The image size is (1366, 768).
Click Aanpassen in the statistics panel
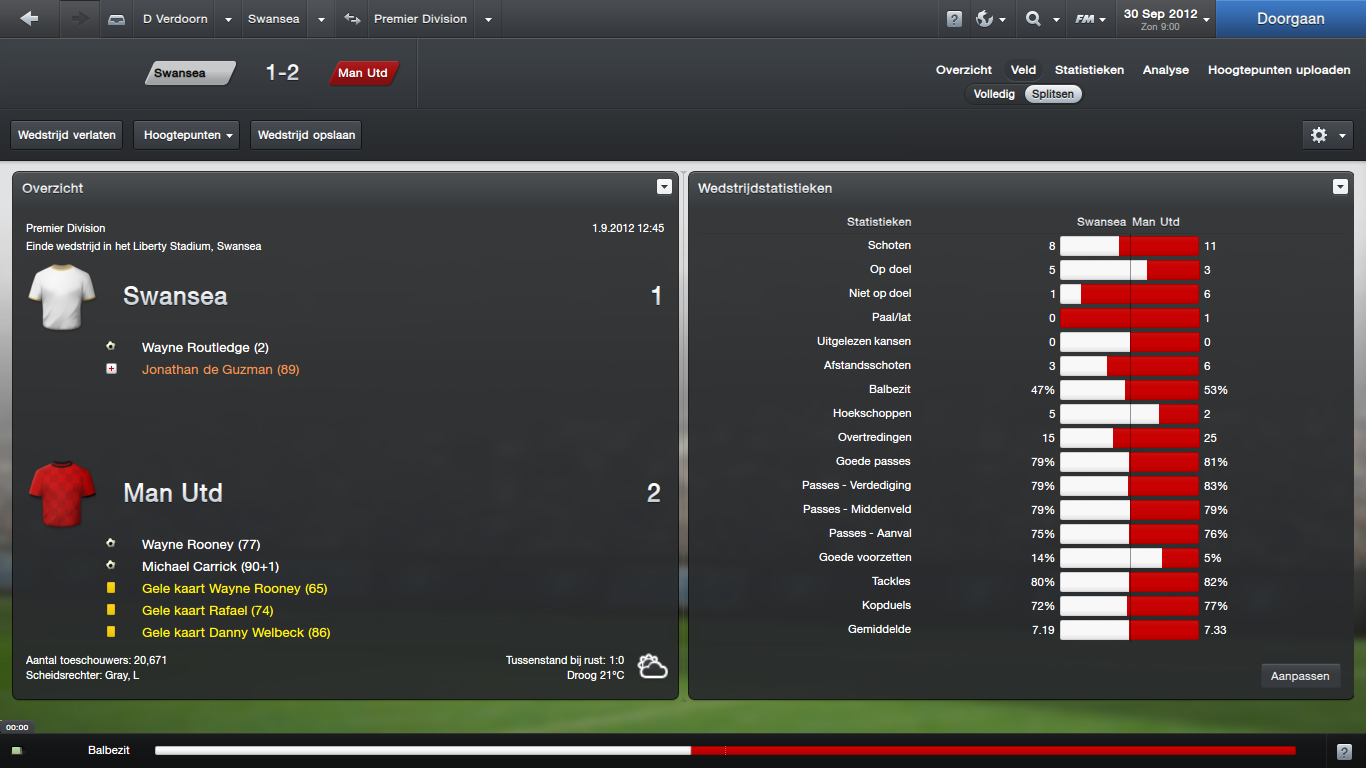1300,676
